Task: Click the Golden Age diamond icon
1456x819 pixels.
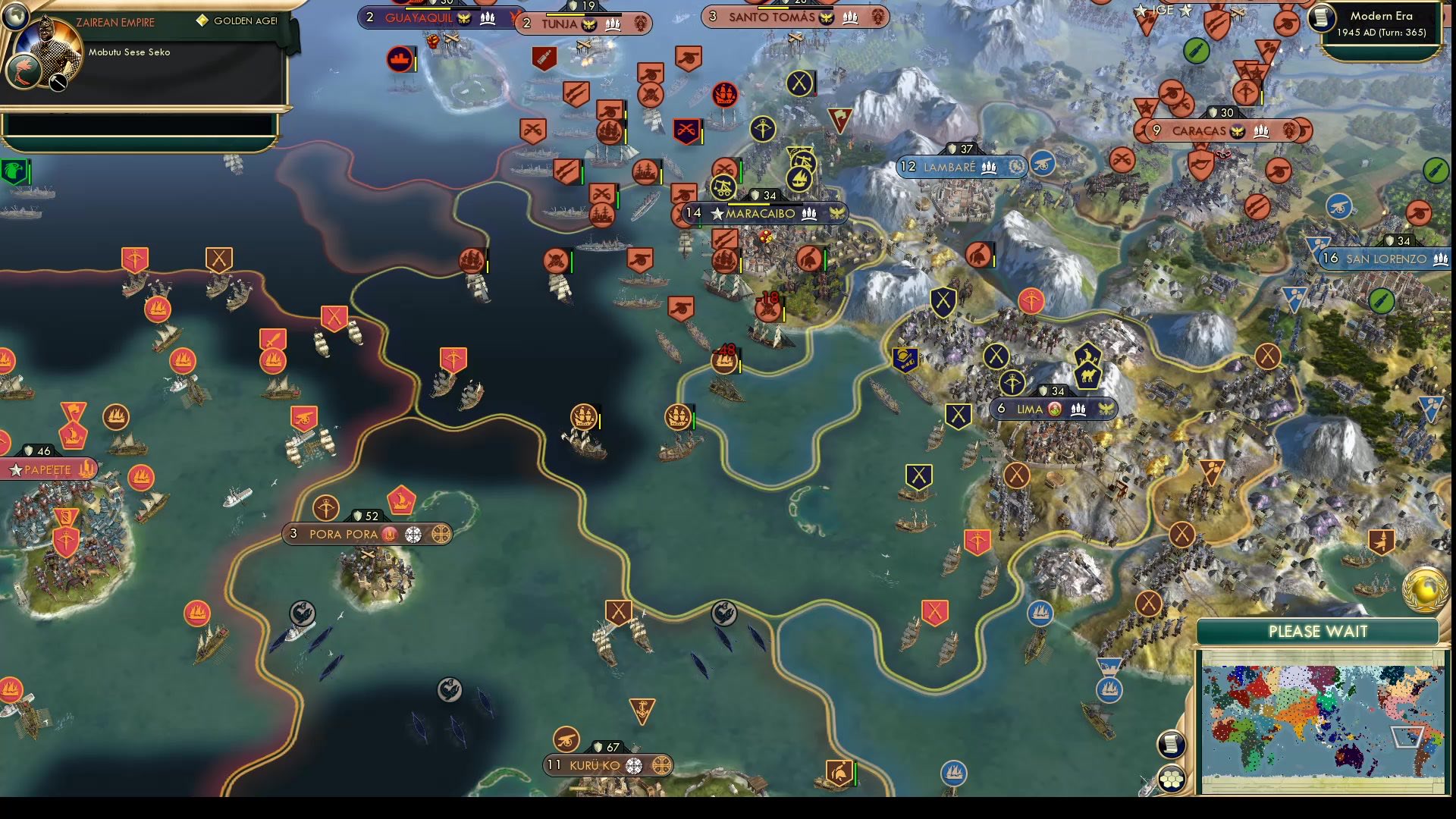Action: pos(202,19)
